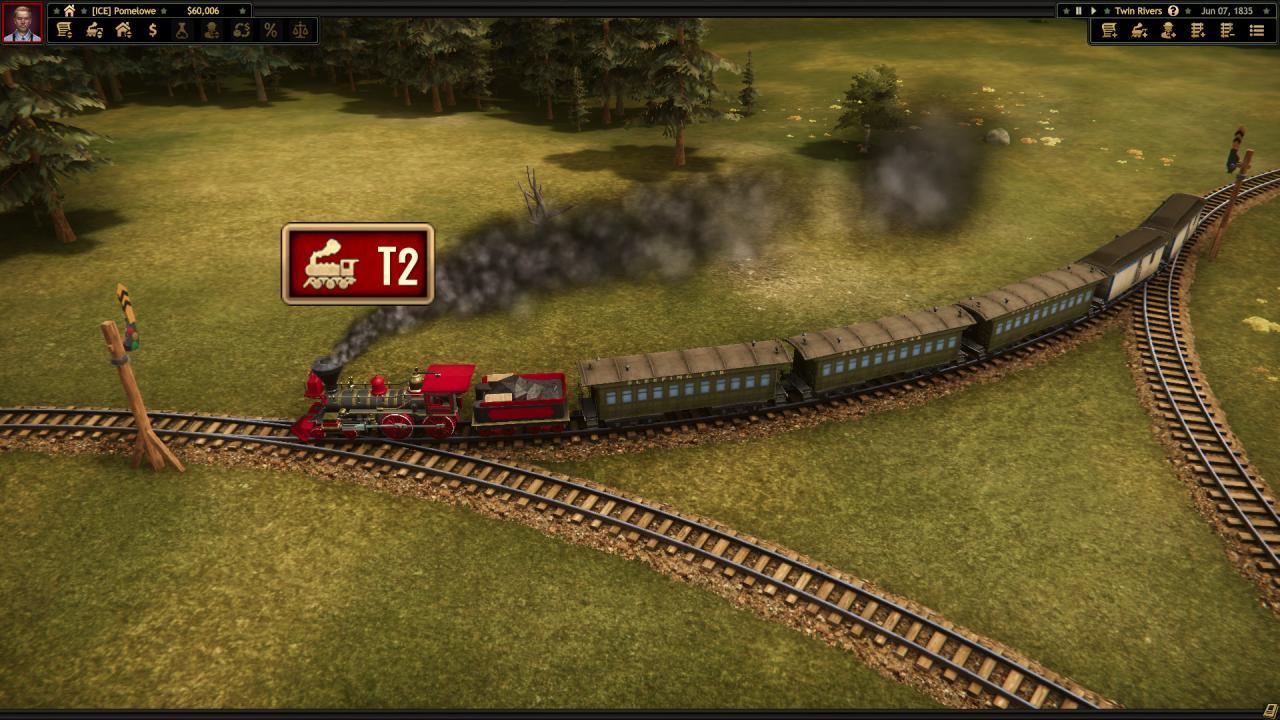Select the remove track tool

(1225, 30)
